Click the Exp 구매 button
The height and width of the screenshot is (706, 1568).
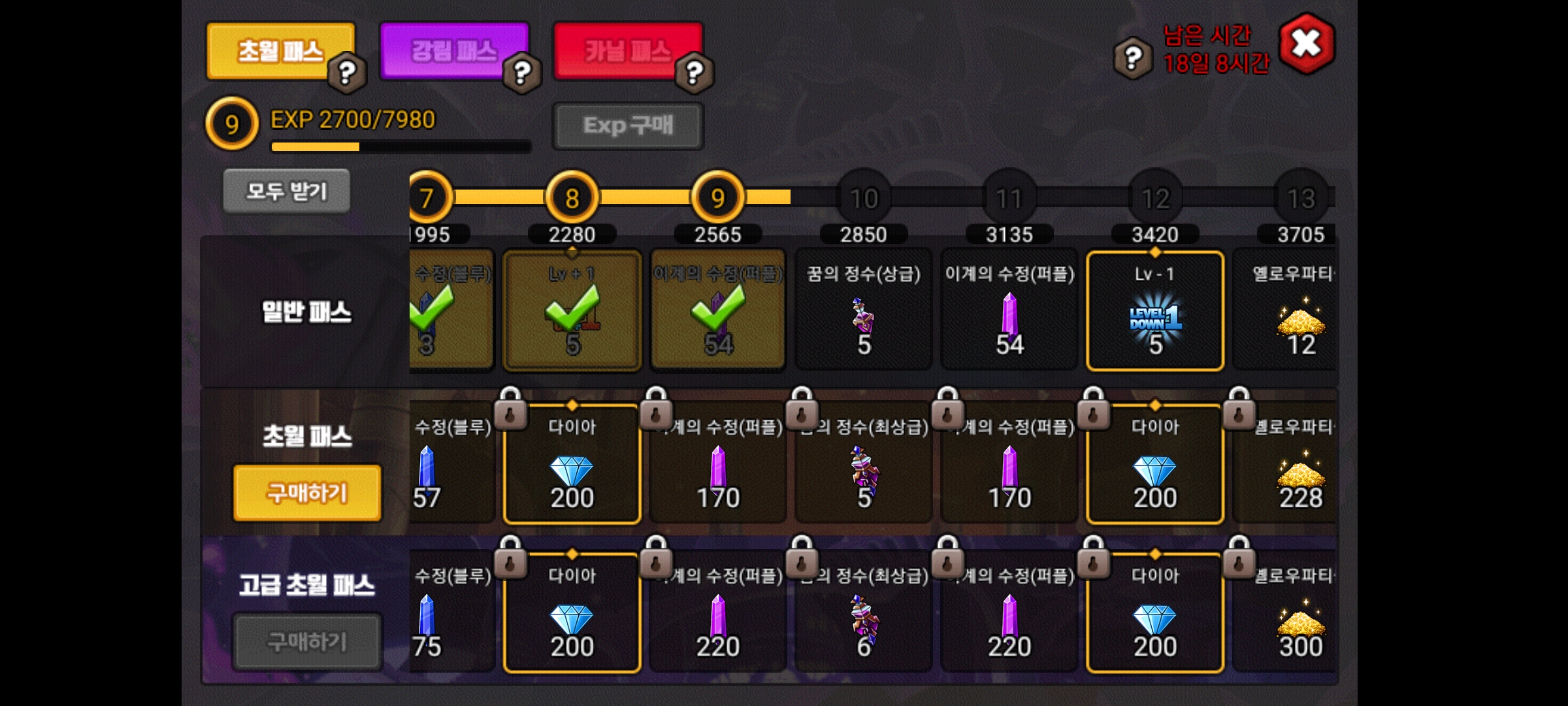628,126
